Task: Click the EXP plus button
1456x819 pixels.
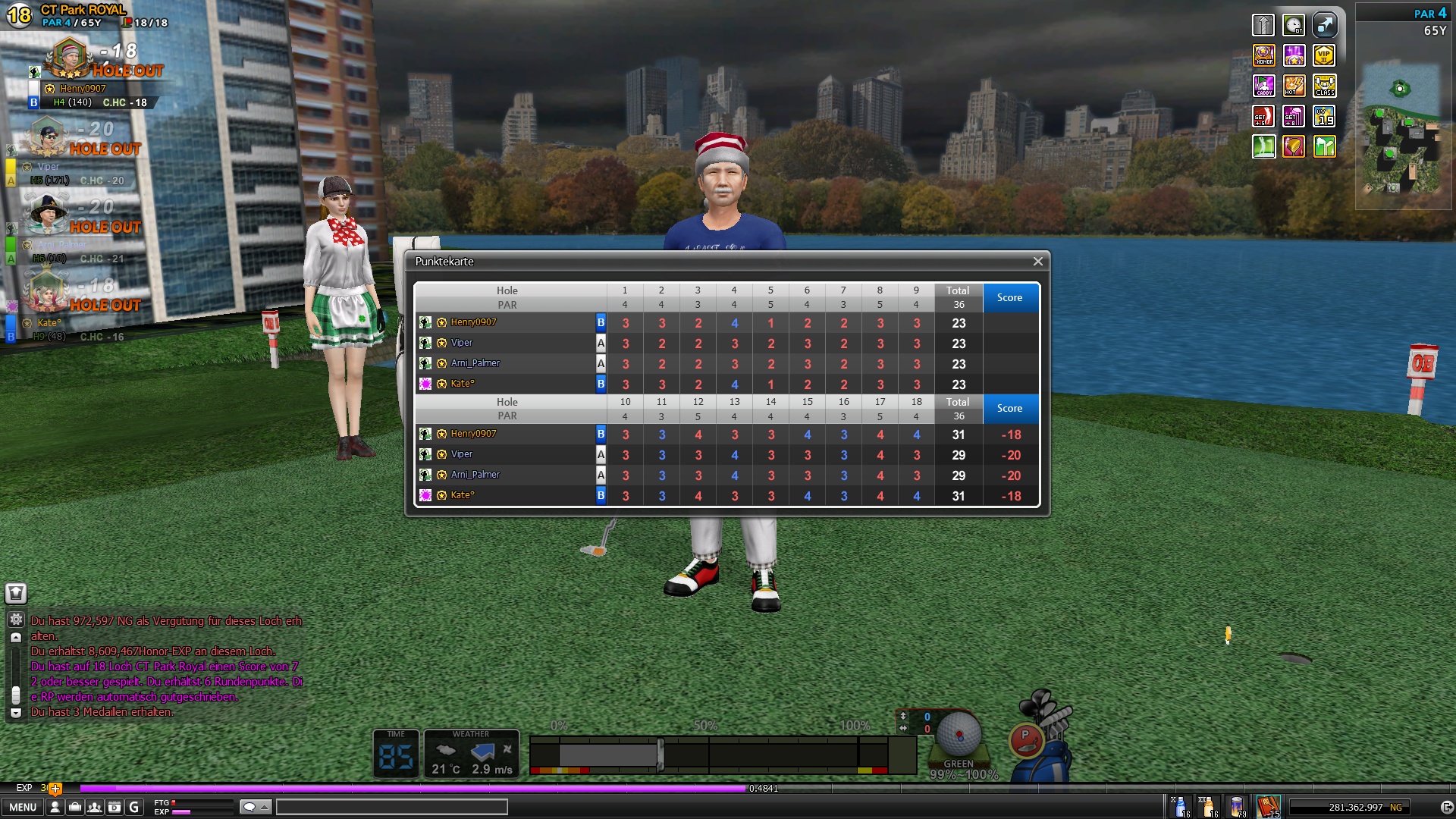Action: pyautogui.click(x=55, y=789)
